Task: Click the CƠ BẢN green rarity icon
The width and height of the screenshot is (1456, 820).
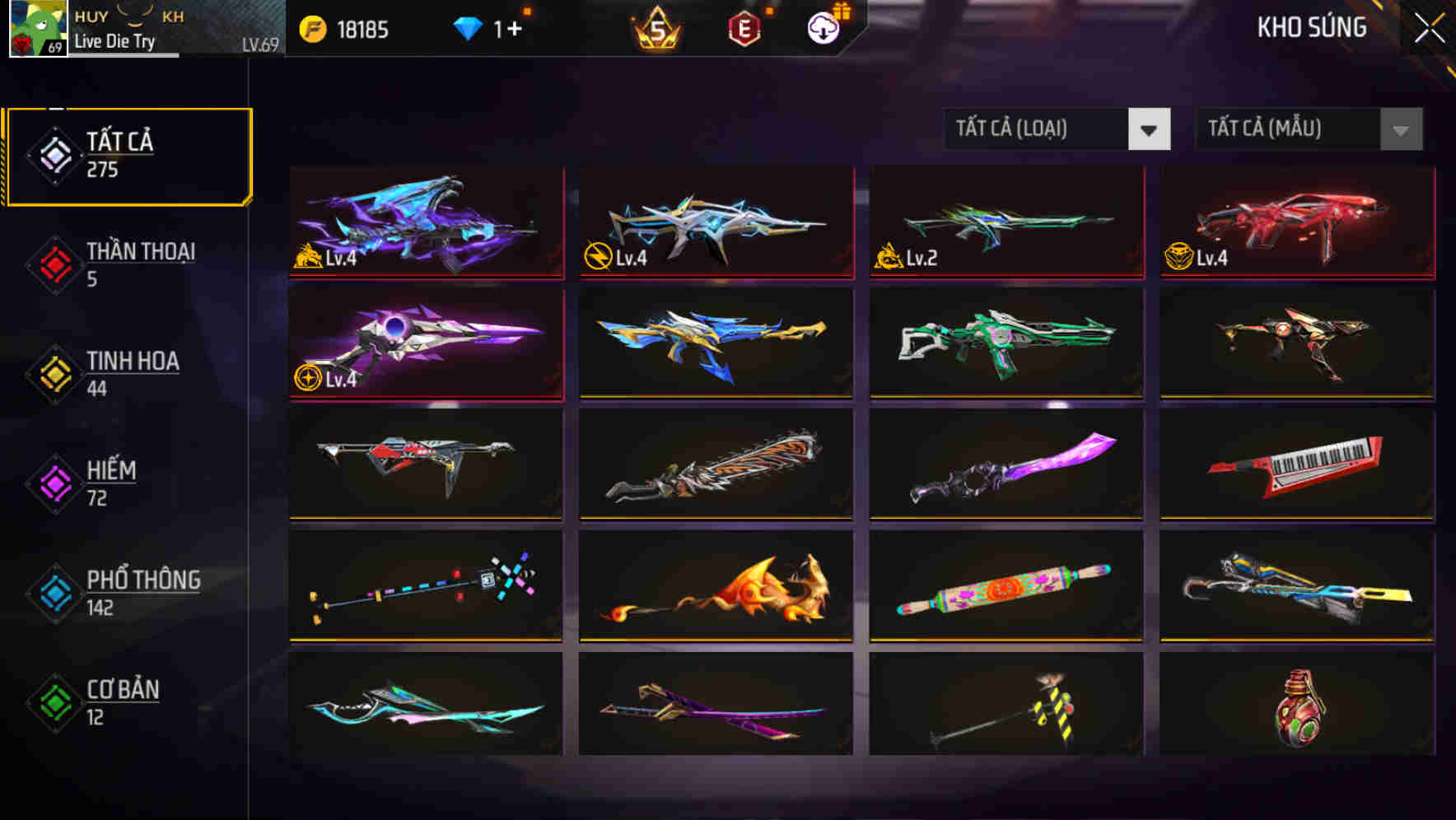Action: click(x=53, y=701)
